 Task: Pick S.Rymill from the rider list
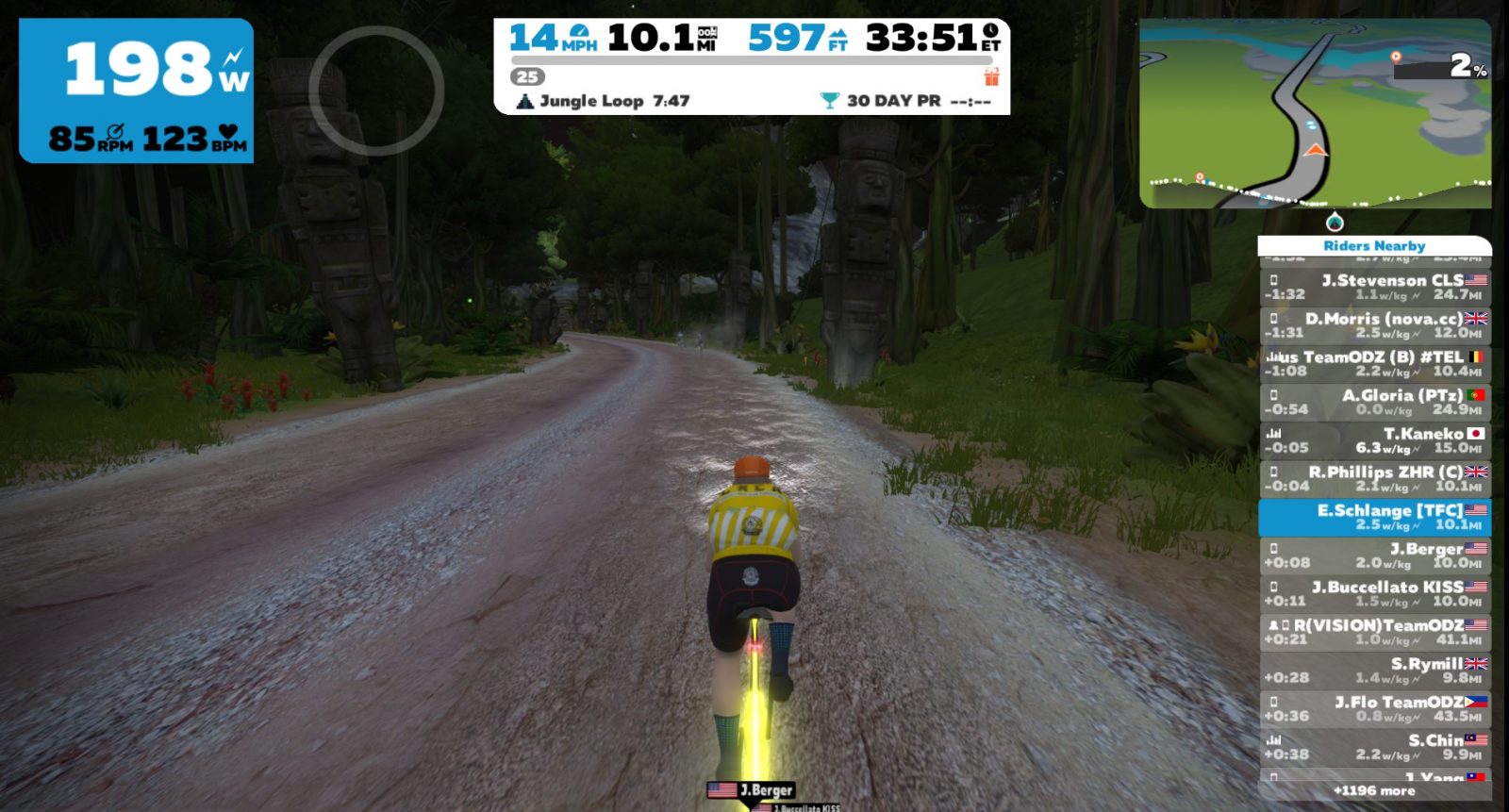point(1374,671)
